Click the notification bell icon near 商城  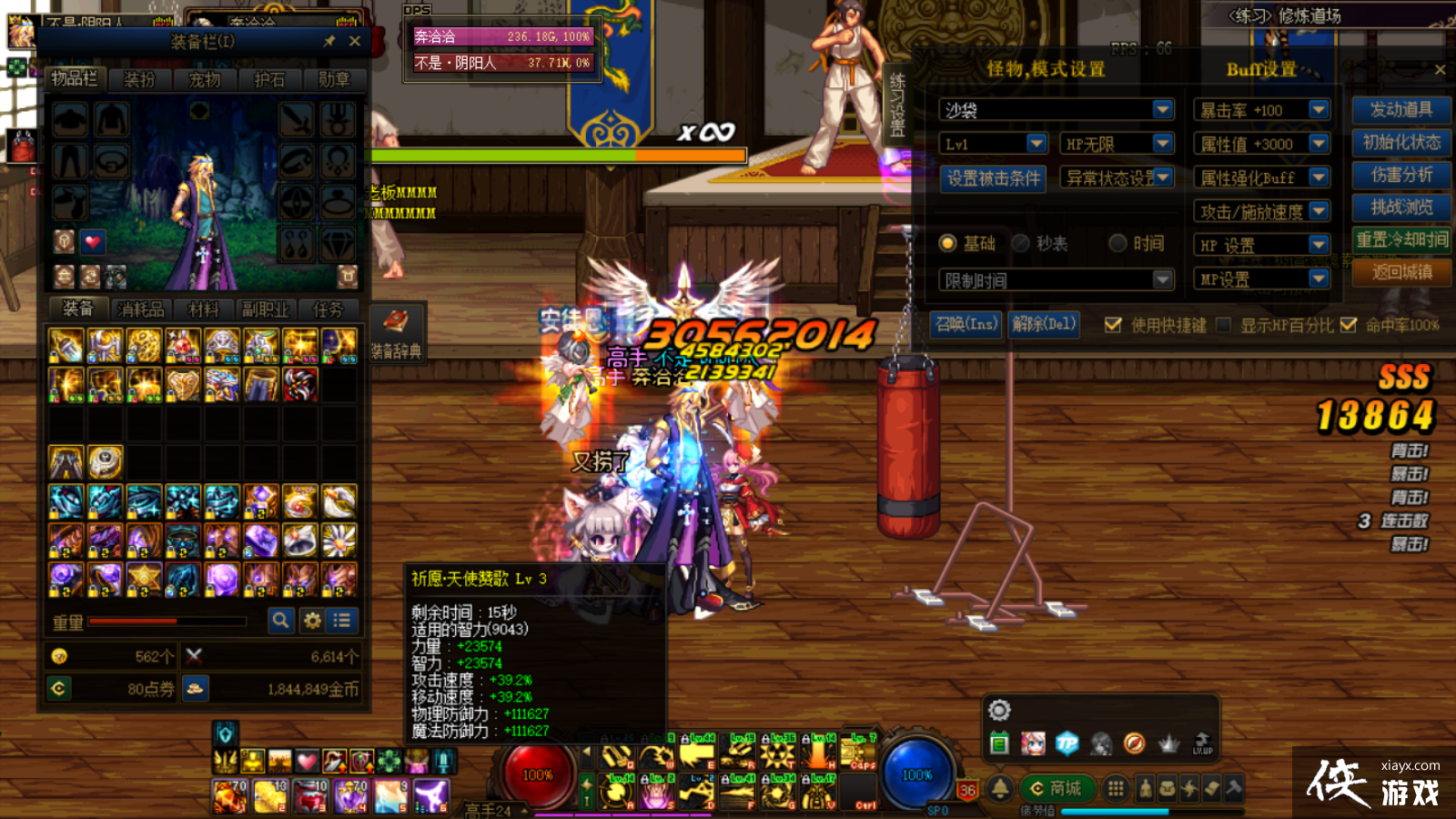pos(1002,788)
